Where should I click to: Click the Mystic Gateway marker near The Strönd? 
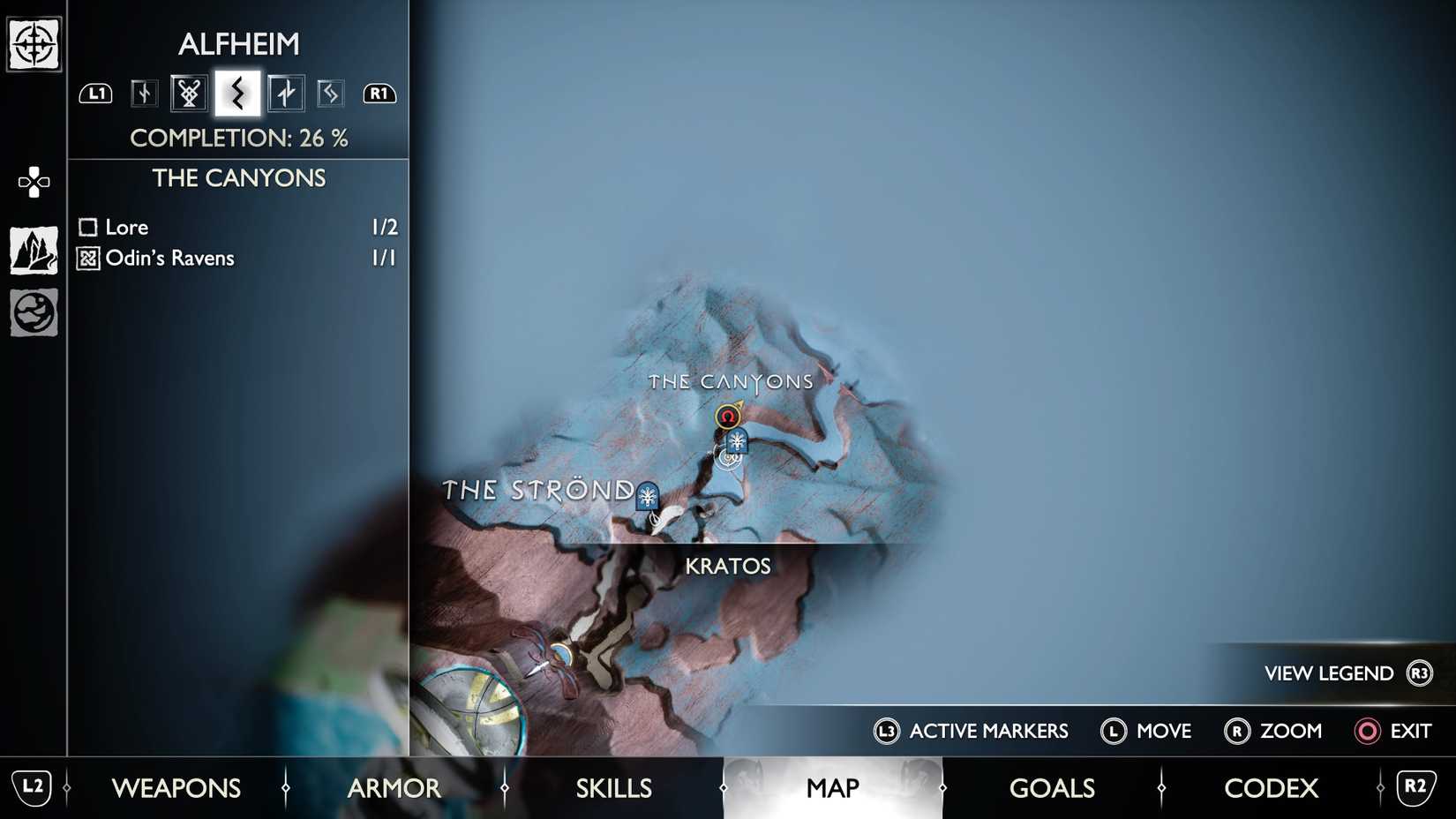coord(647,497)
